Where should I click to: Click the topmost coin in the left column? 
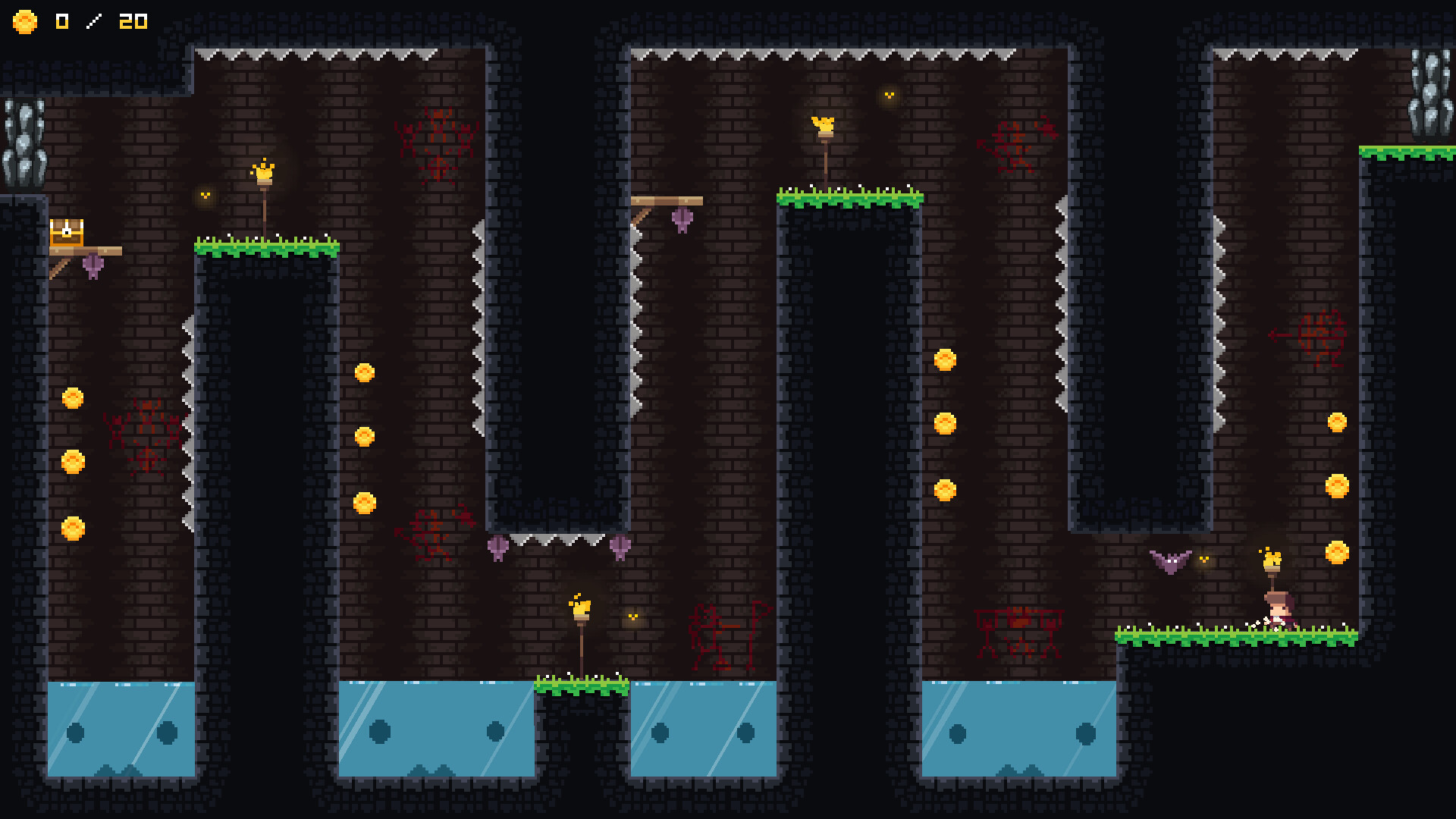click(71, 397)
